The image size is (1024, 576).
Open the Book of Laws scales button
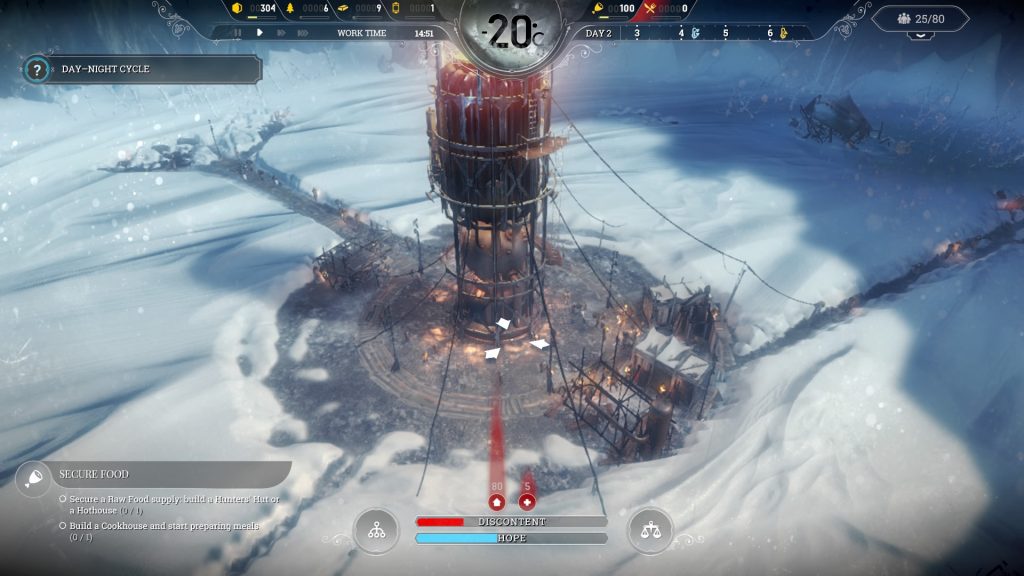(650, 531)
